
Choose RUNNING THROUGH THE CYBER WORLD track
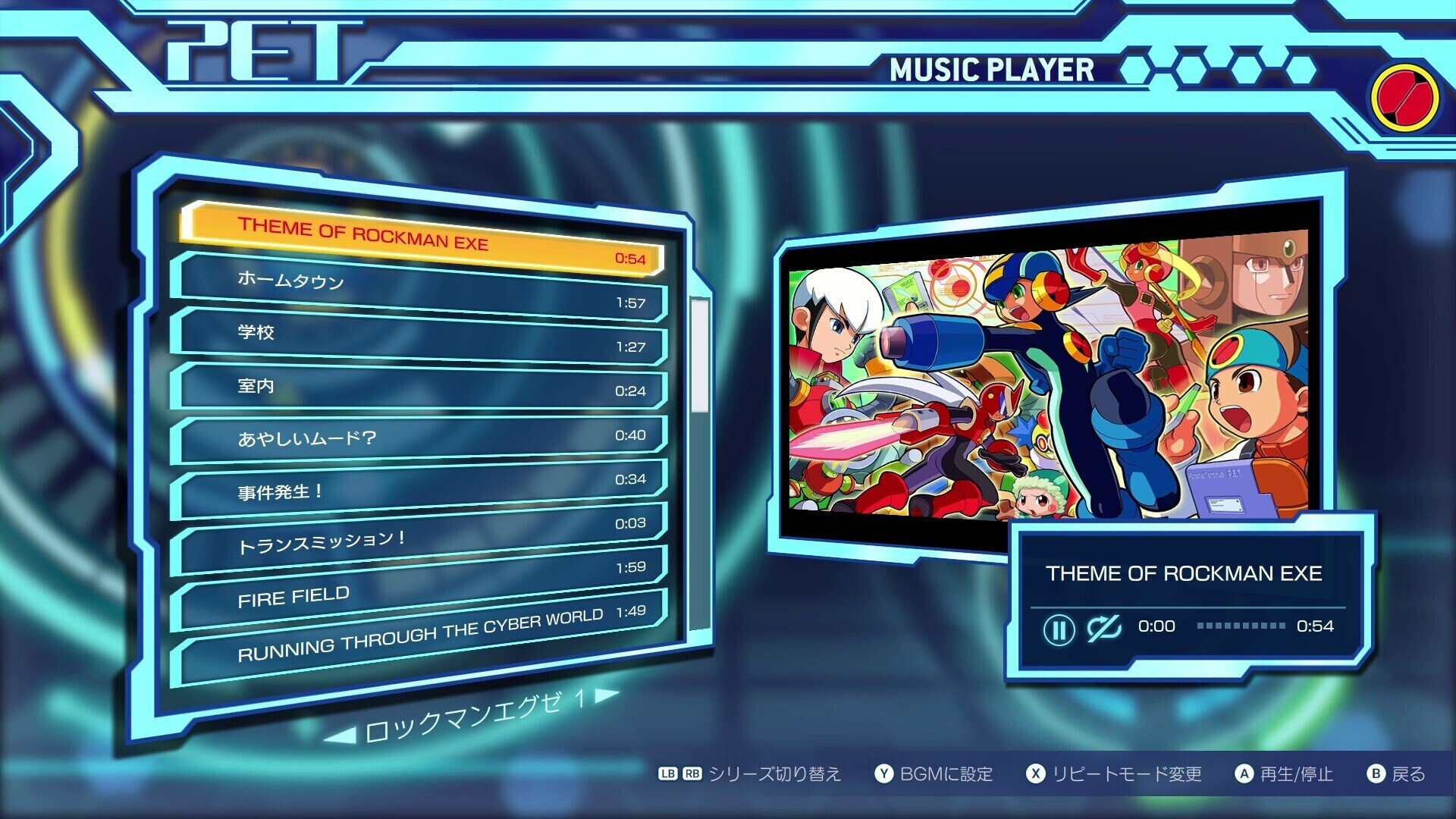[421, 639]
